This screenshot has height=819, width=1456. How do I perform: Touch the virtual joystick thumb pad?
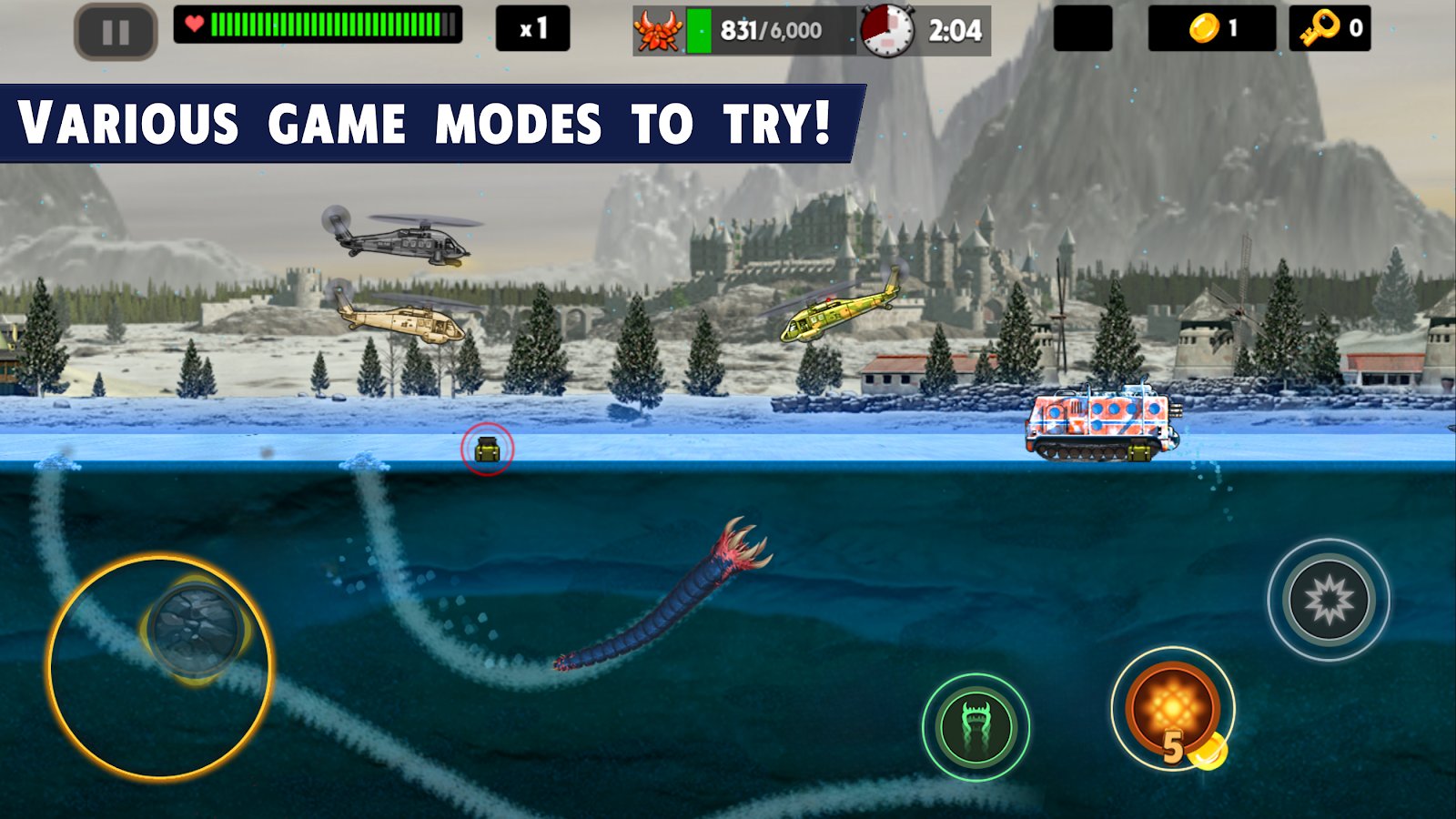(x=196, y=630)
